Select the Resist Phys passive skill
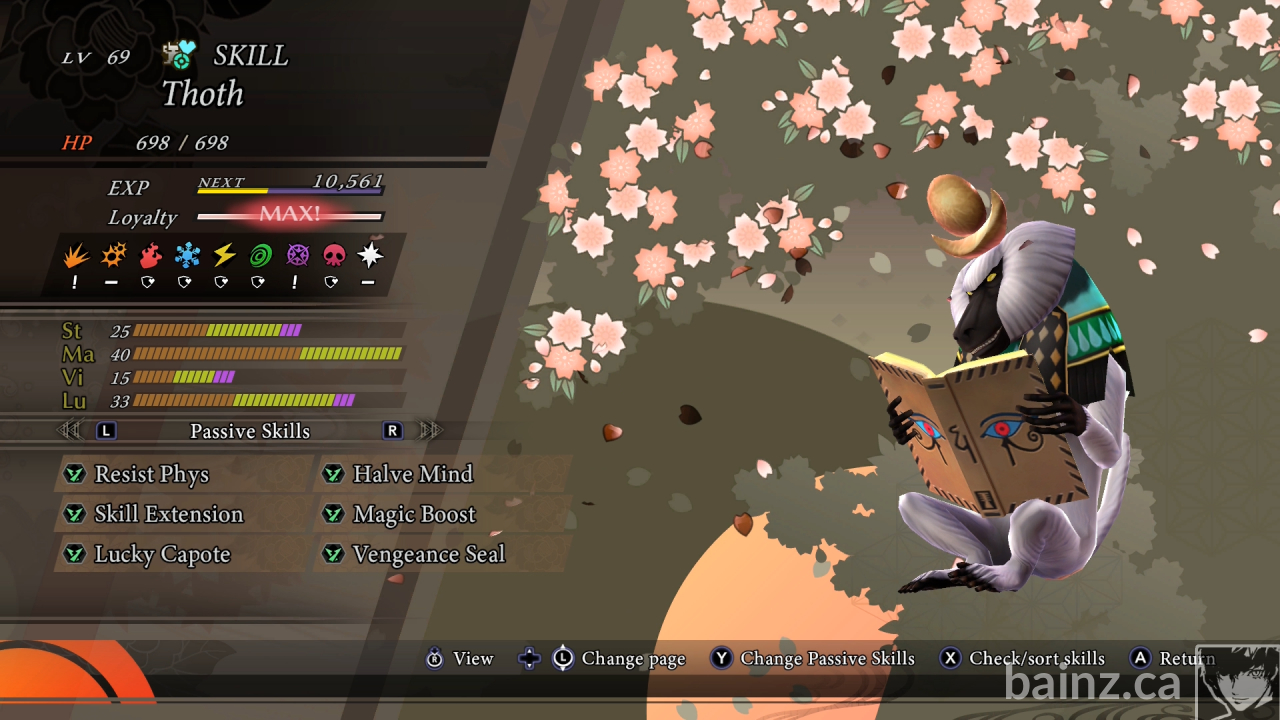Viewport: 1280px width, 720px height. click(x=152, y=474)
